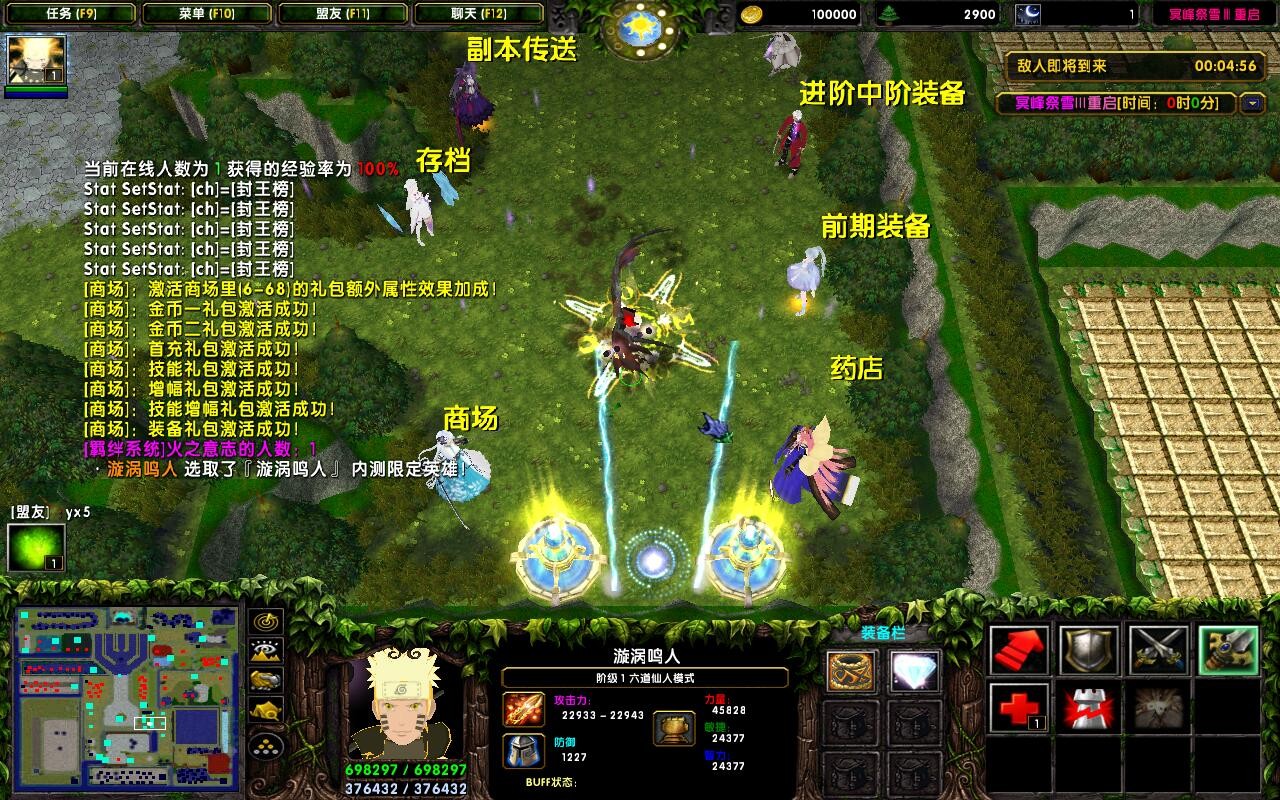
Task: Toggle terrain display on the minimap
Action: tap(265, 651)
